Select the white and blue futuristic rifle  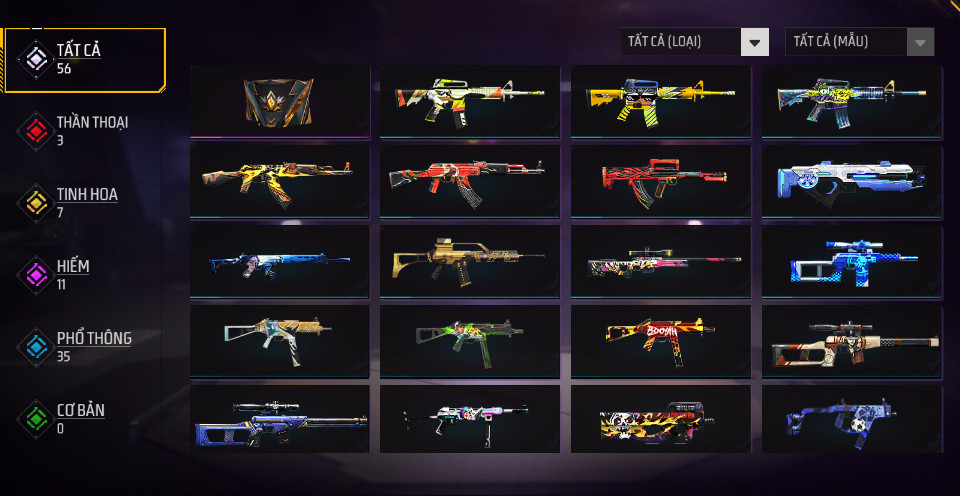tap(851, 180)
